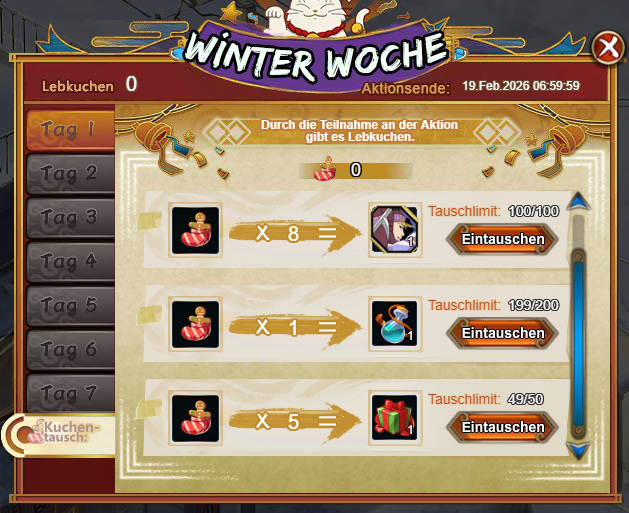Select the blue potion reward icon
Screen dimensions: 629x513
click(x=394, y=323)
